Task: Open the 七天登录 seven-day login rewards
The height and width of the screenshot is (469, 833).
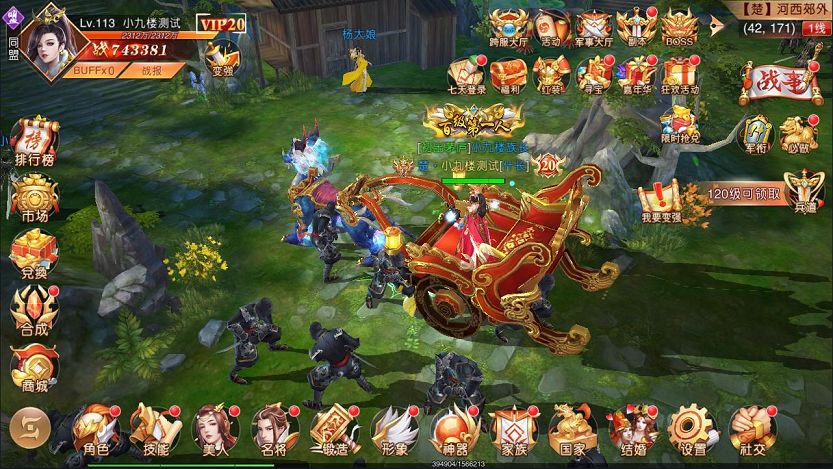Action: point(466,75)
